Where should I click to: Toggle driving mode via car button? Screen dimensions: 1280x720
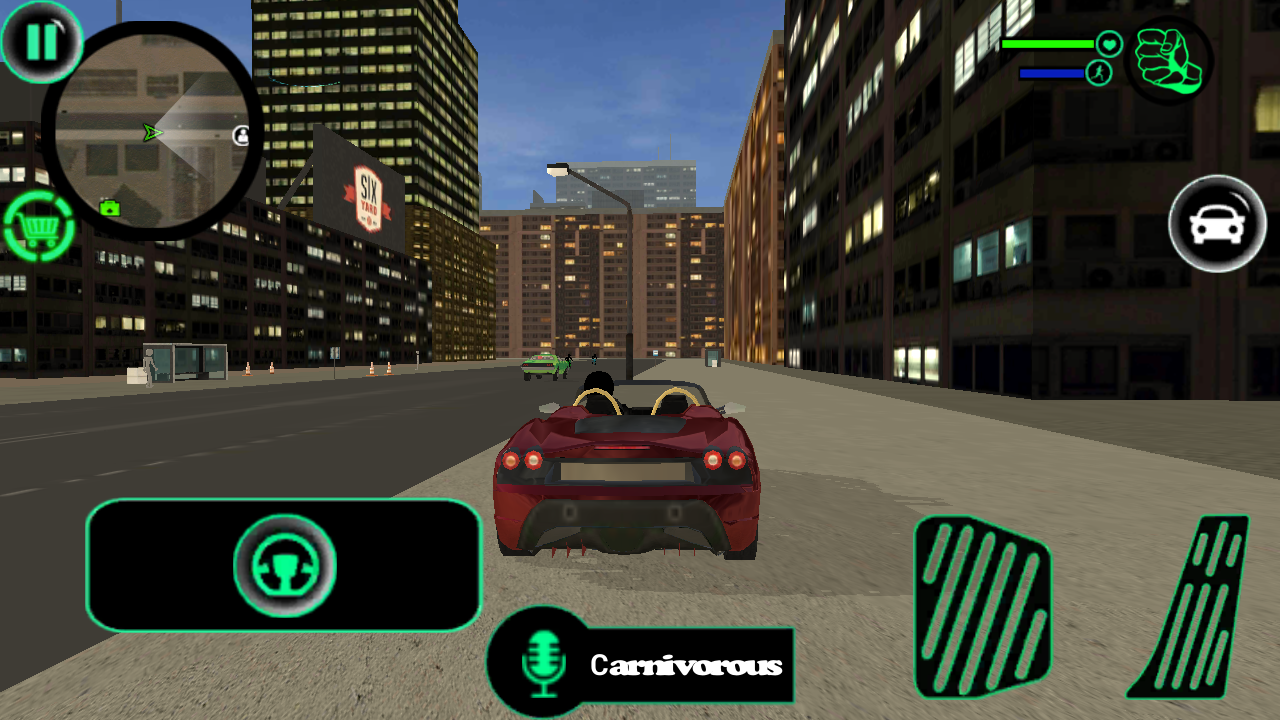(x=1216, y=224)
